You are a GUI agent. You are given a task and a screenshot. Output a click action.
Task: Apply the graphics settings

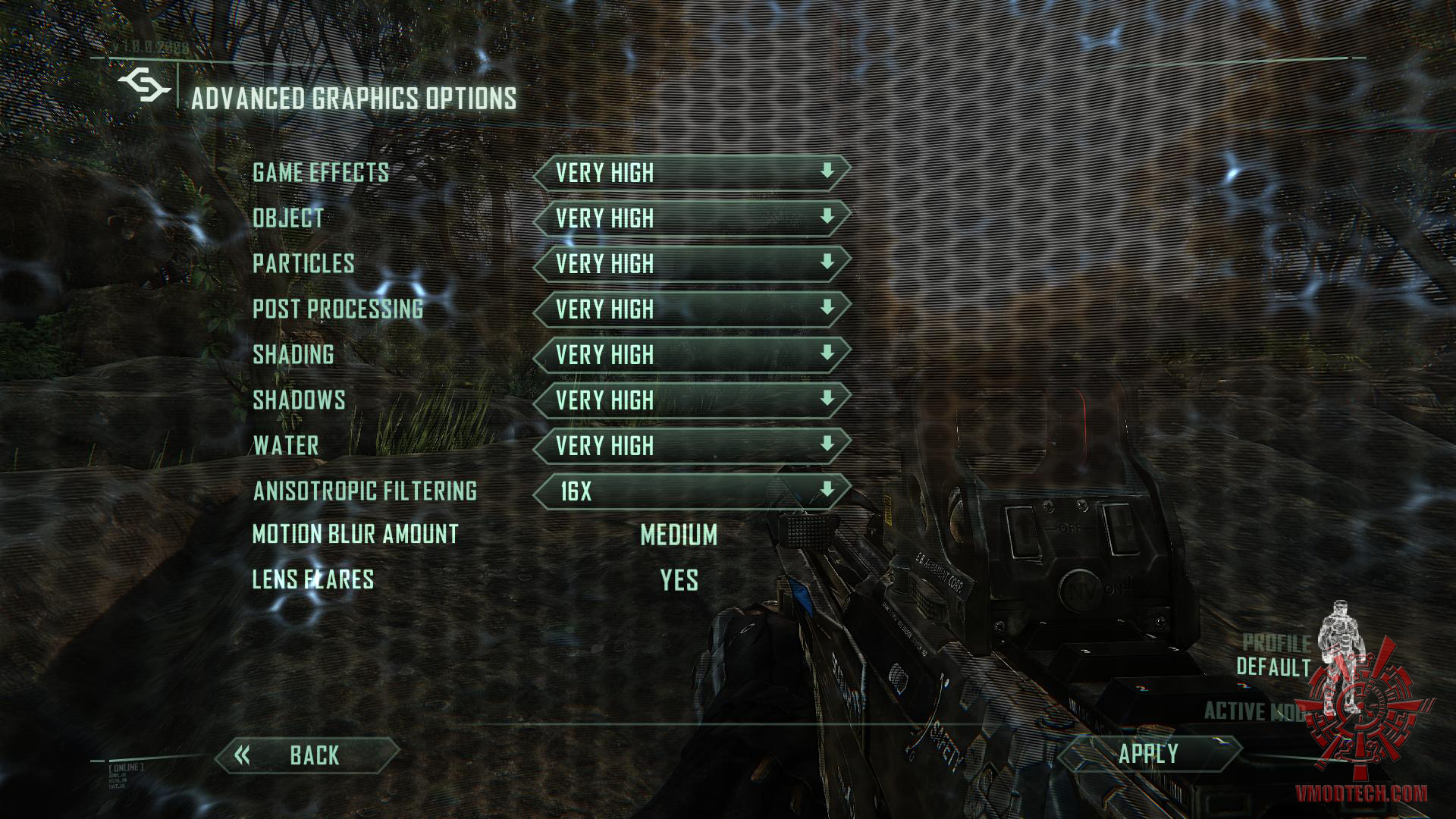(x=1148, y=754)
